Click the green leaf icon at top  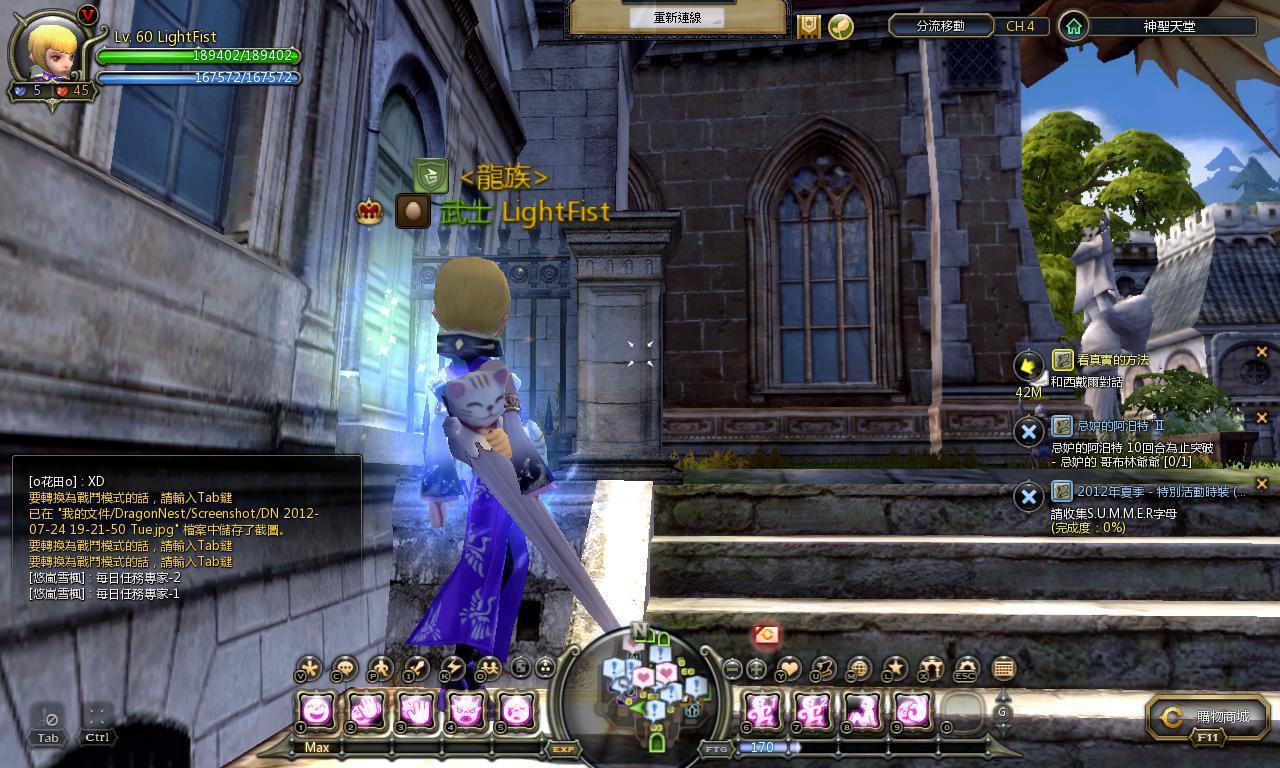841,27
